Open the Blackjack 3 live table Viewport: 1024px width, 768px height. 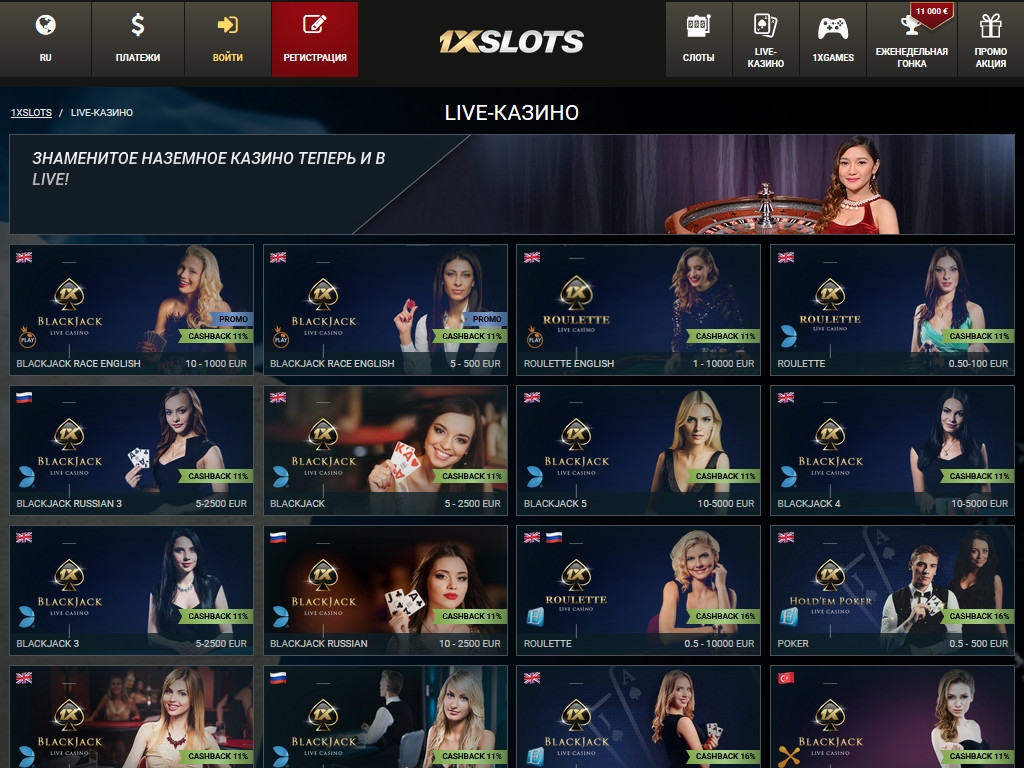131,589
